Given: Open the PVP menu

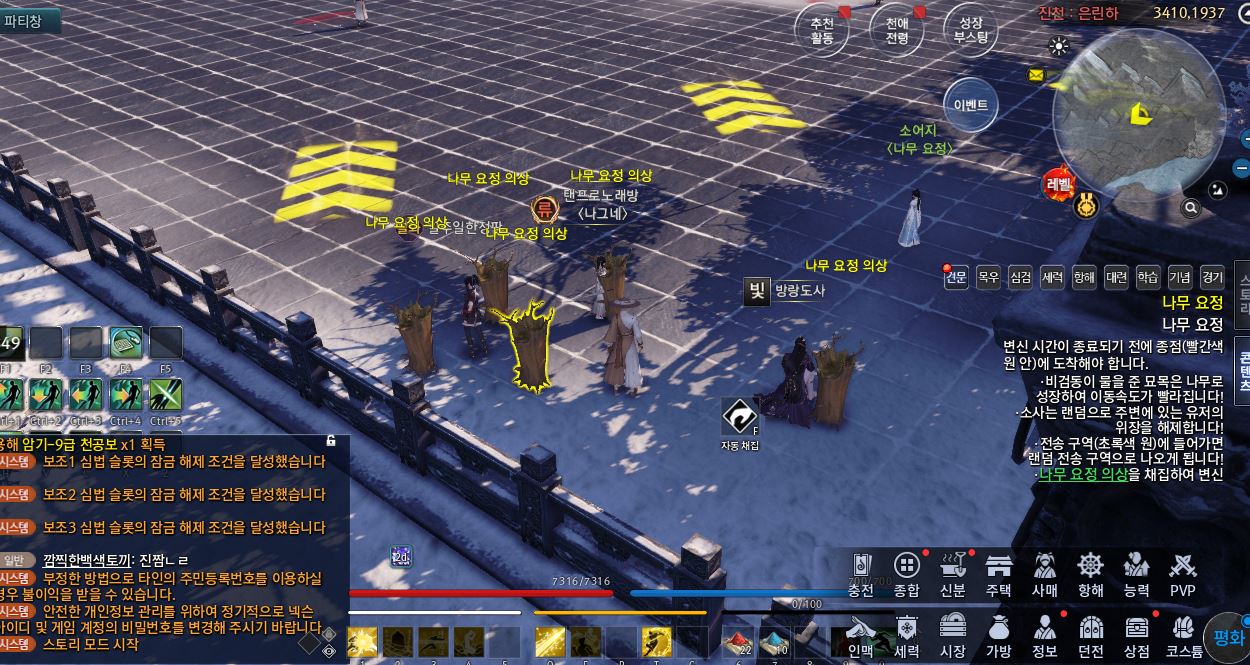Looking at the screenshot, I should pos(1183,573).
